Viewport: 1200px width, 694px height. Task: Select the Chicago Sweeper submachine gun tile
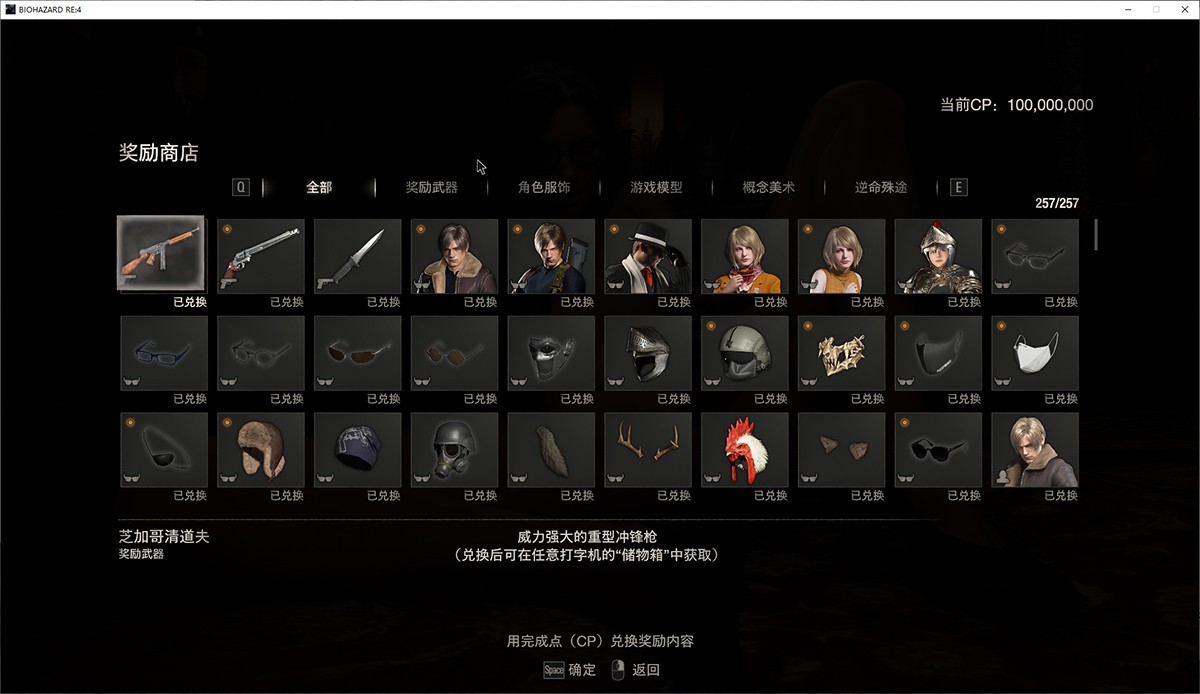[161, 255]
